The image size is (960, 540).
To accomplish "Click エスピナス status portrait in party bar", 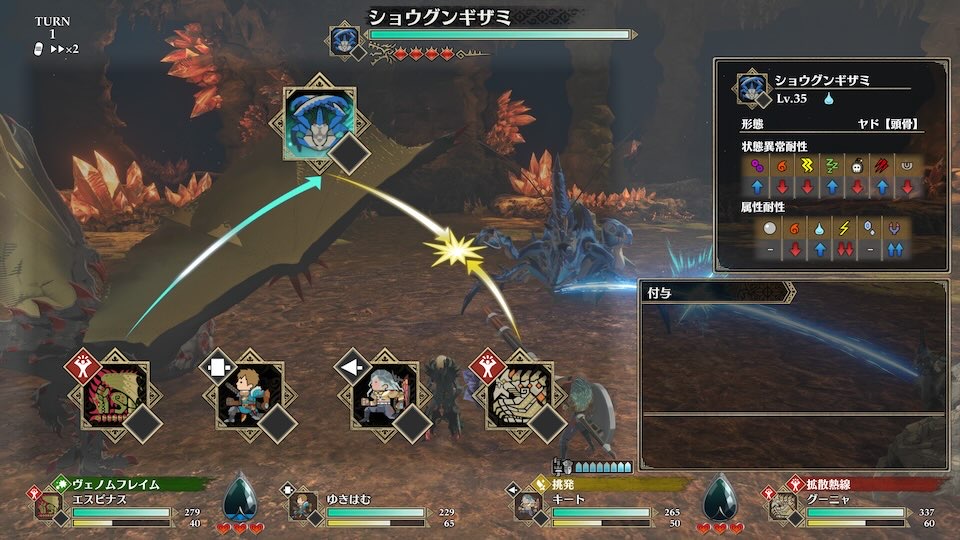I will pos(49,507).
